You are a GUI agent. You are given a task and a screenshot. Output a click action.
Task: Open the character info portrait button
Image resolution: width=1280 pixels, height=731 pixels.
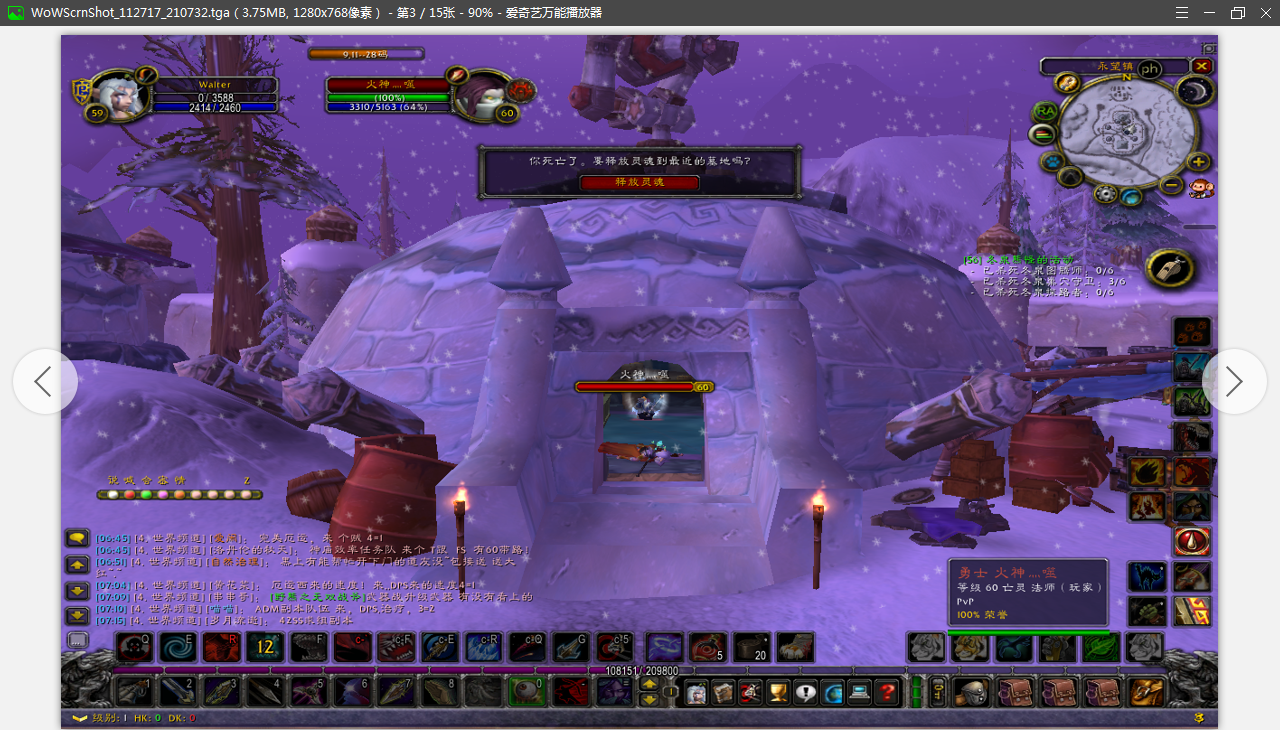(696, 691)
